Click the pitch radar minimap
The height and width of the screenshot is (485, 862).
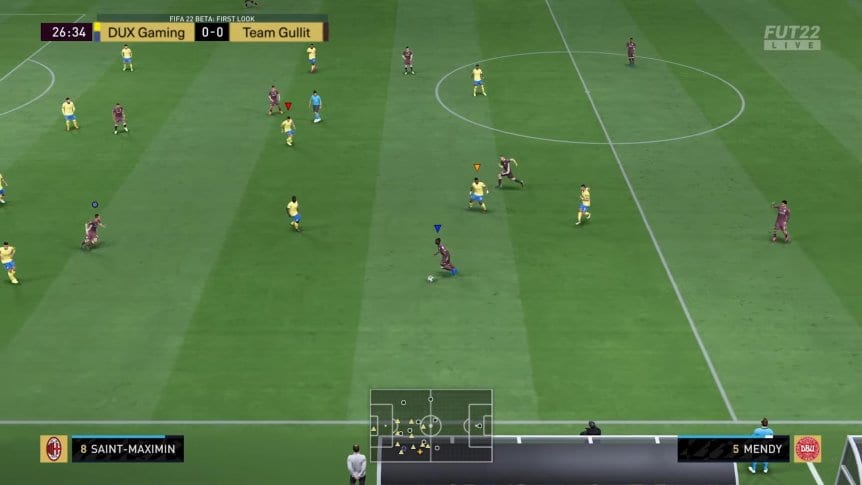(x=431, y=425)
